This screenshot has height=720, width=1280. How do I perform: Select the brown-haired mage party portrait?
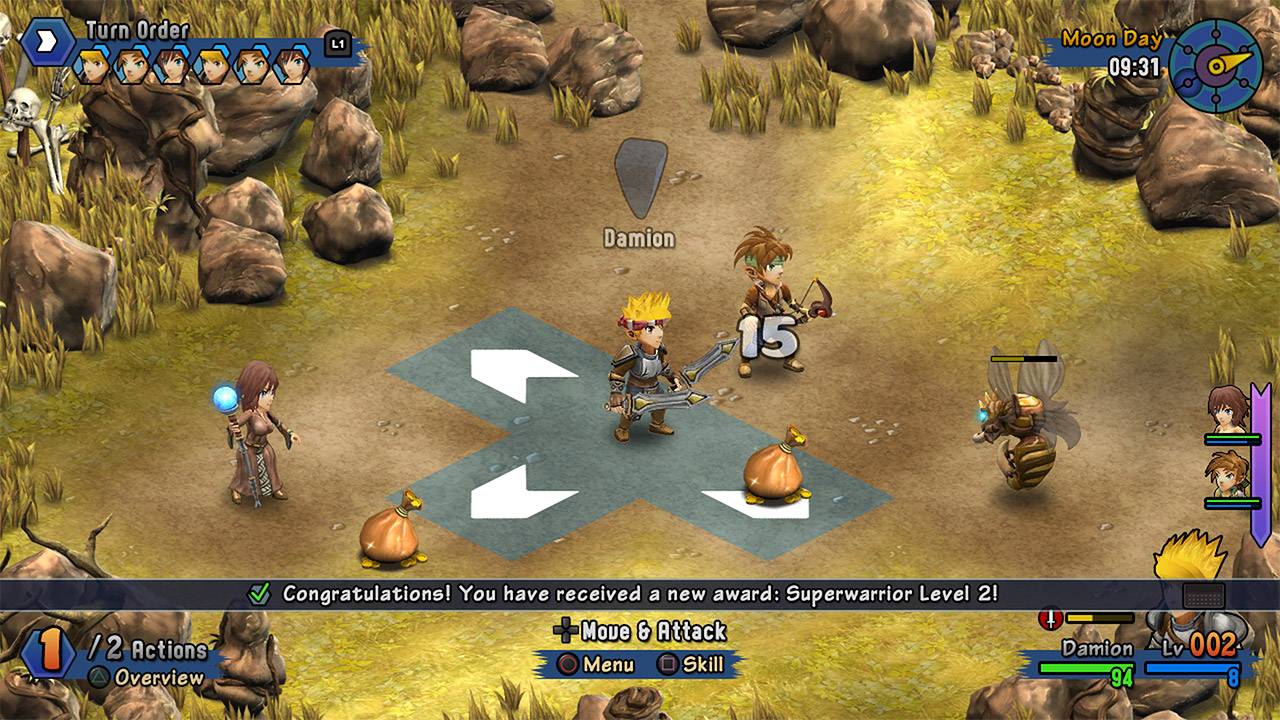[x=1227, y=410]
